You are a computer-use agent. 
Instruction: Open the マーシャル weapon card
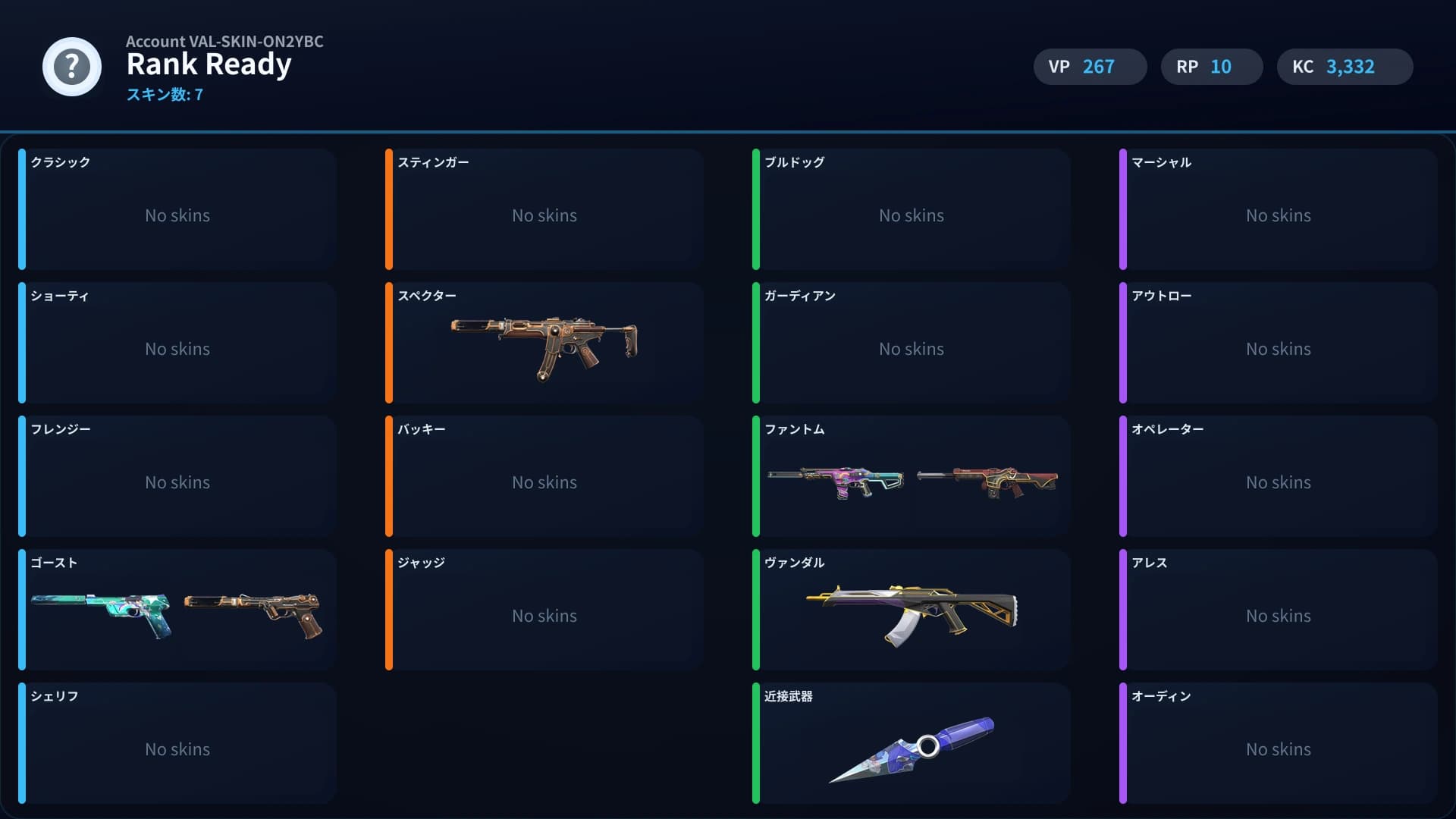click(x=1279, y=209)
